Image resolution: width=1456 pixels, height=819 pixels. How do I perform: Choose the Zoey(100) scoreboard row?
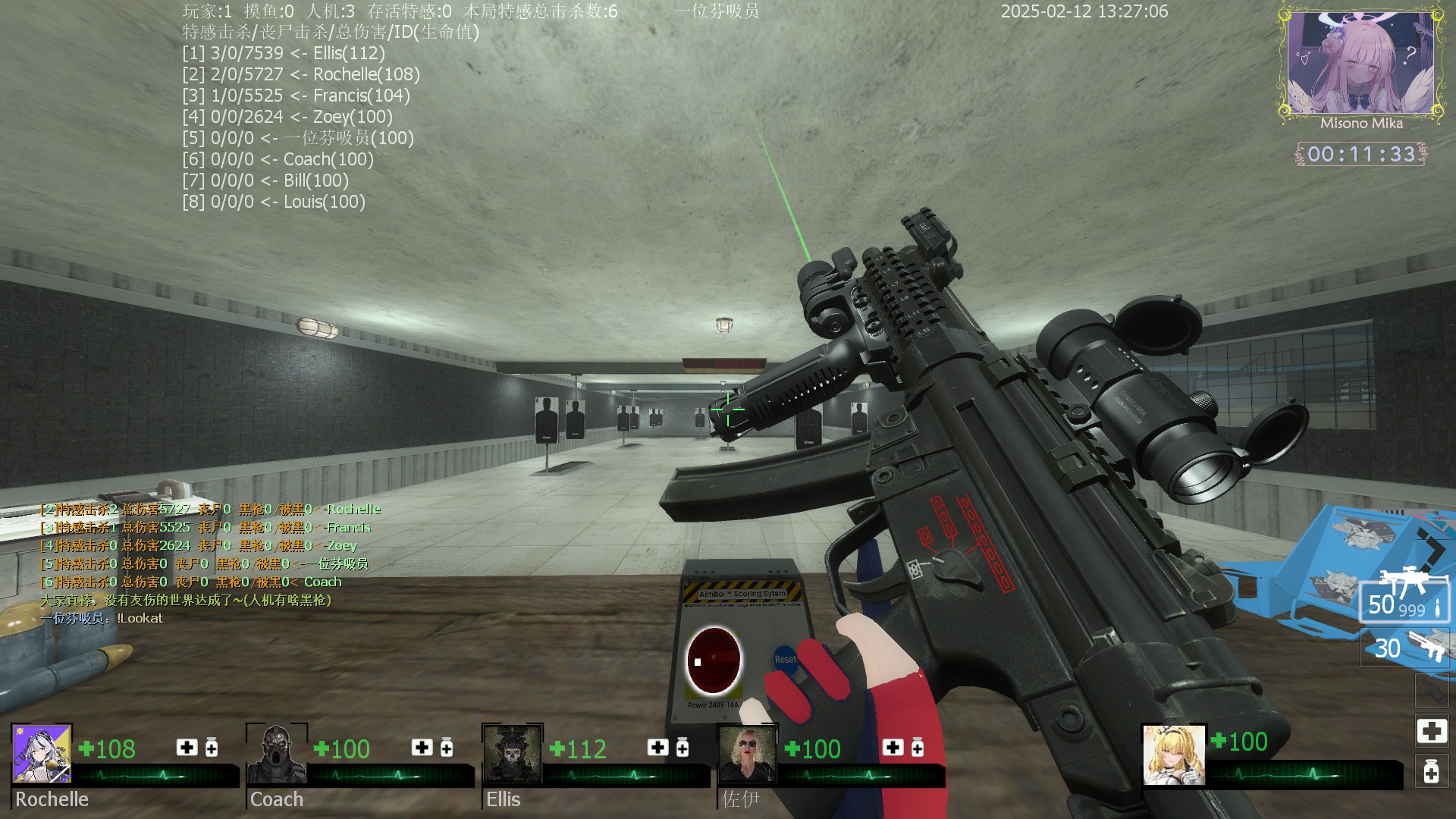287,117
